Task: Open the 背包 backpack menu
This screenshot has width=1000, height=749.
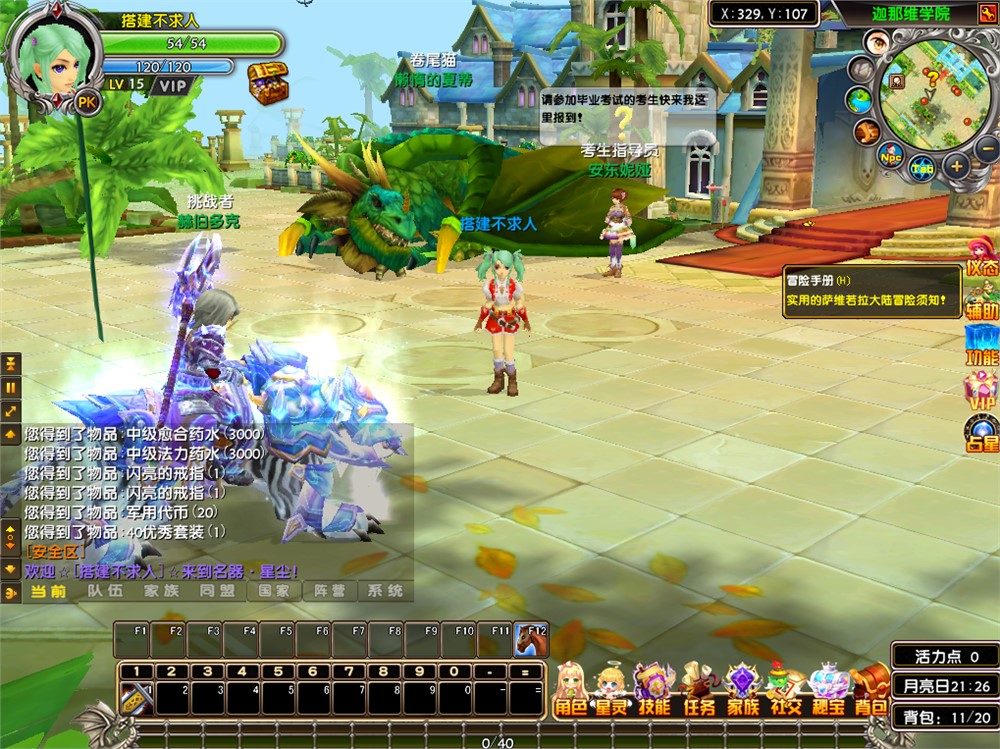Action: [870, 690]
